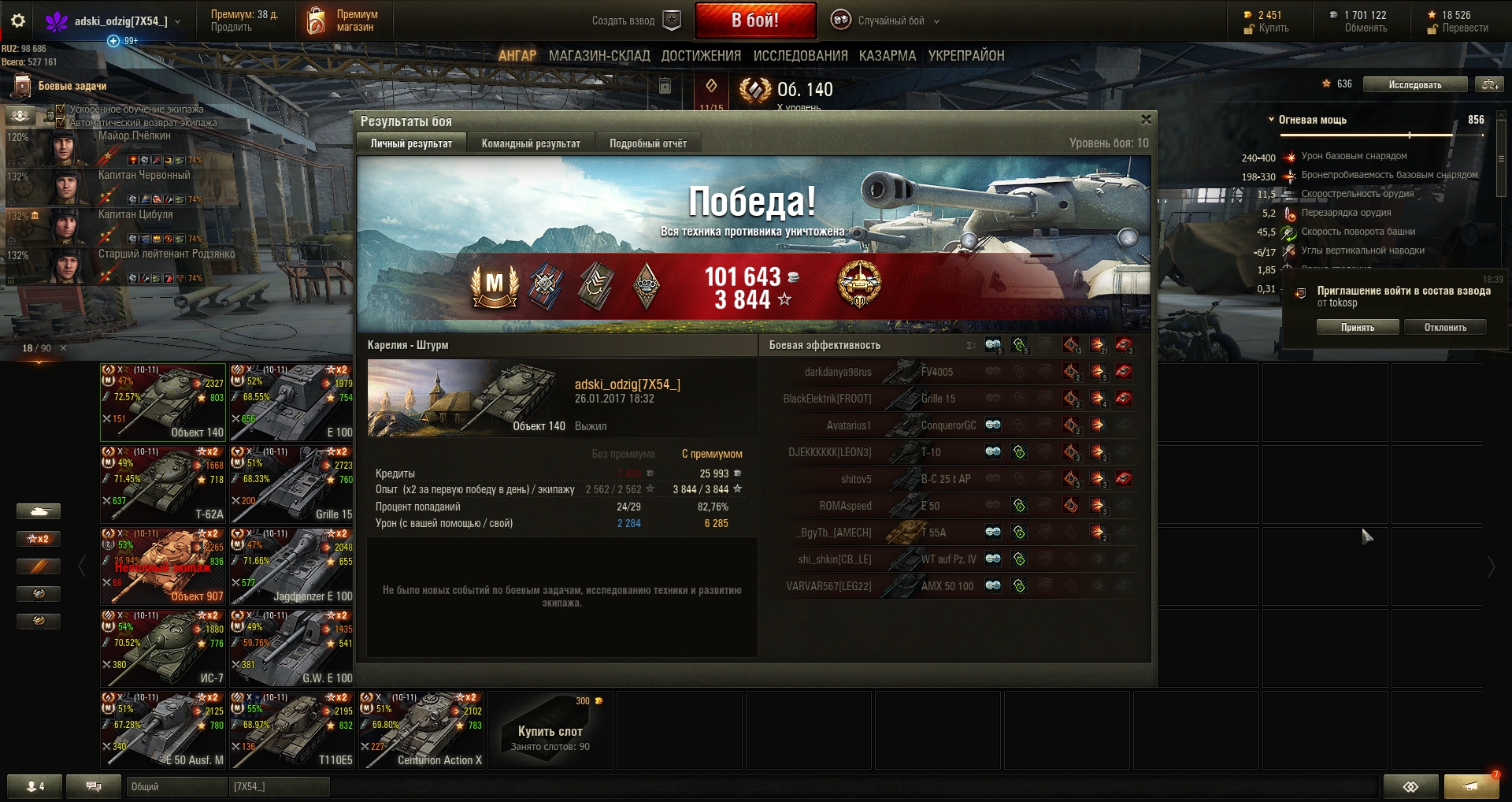The height and width of the screenshot is (802, 1512).
Task: Open the game settings gear
Action: 18,21
